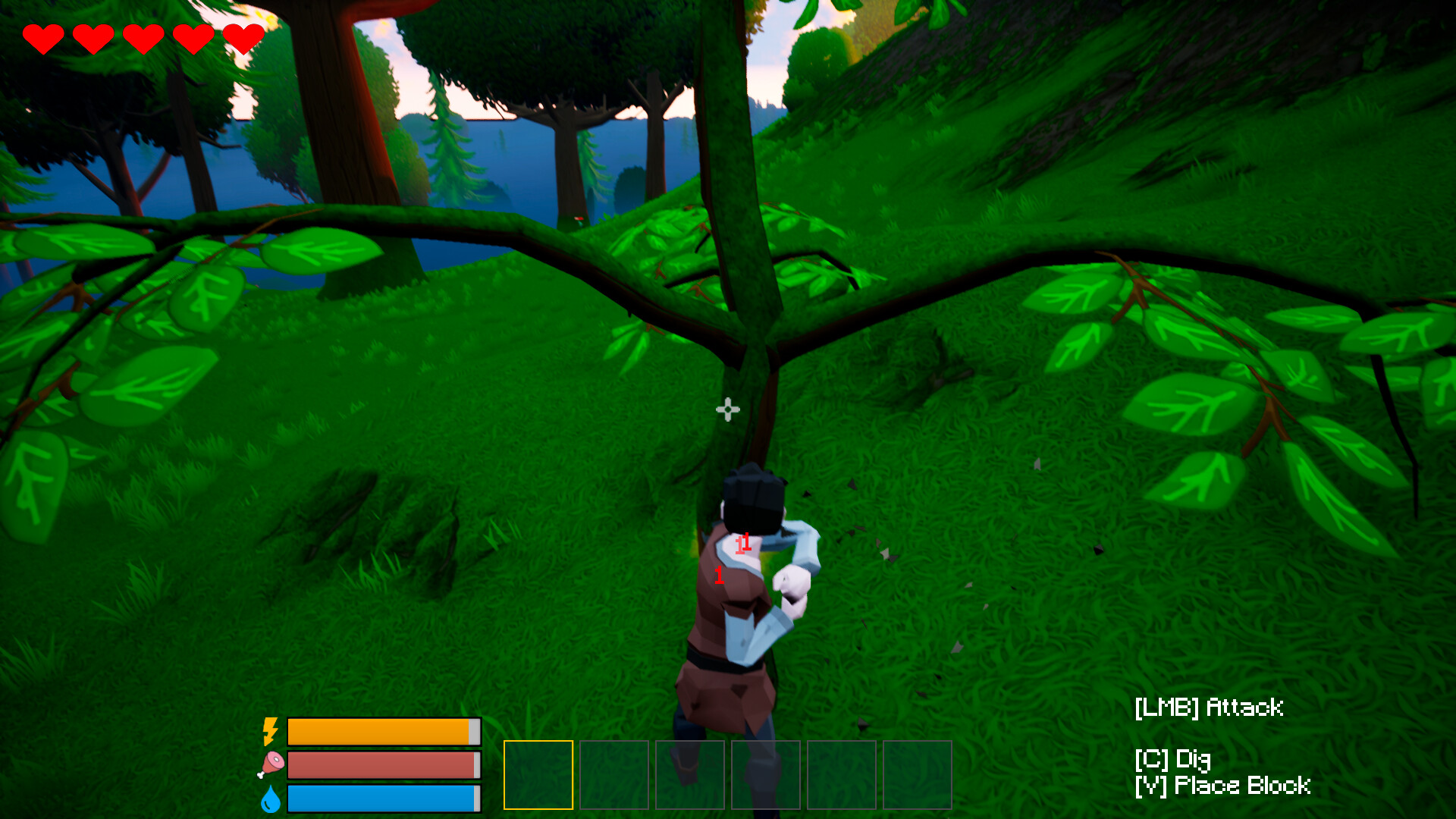This screenshot has width=1456, height=819.
Task: Click the meat hunger icon
Action: pos(271,764)
